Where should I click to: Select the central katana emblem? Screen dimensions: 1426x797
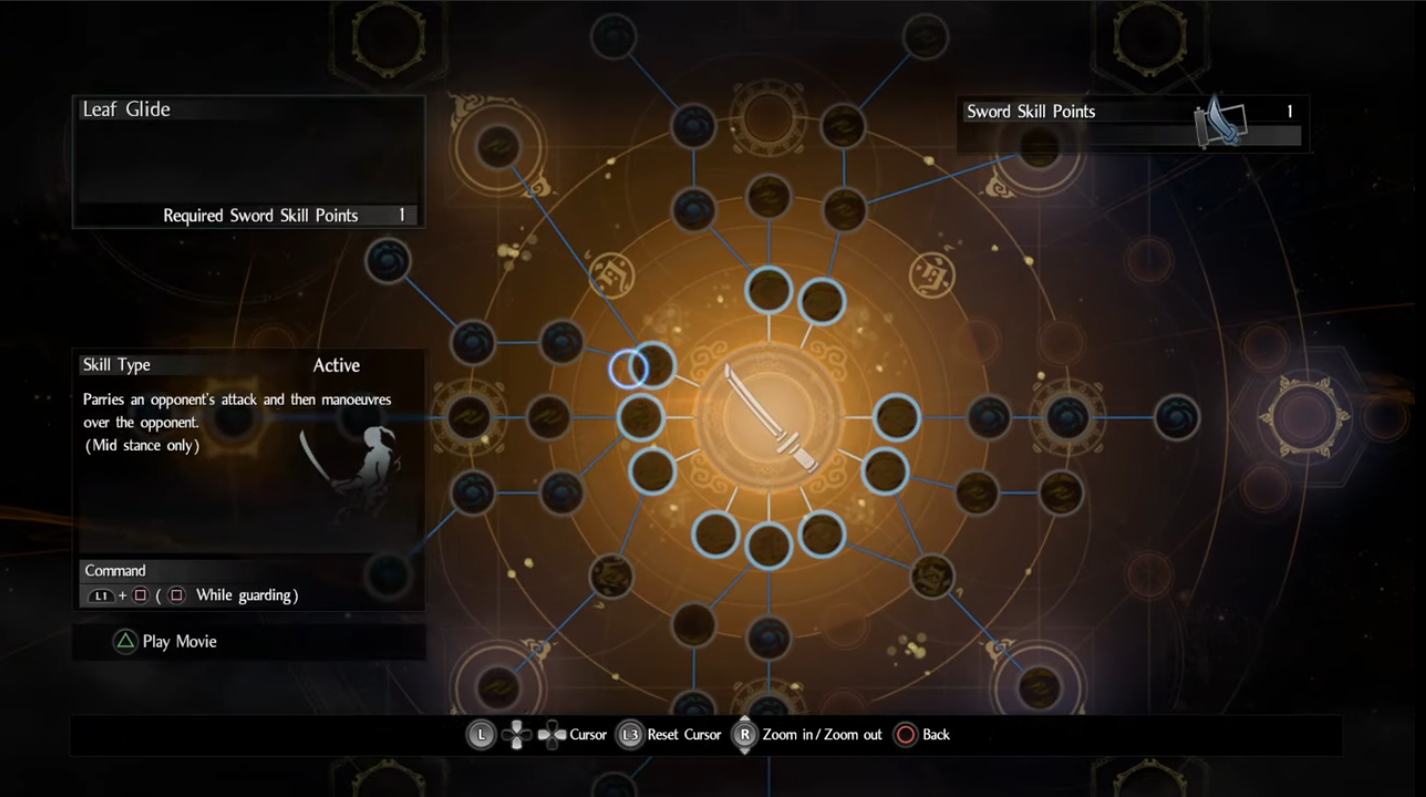pos(769,417)
